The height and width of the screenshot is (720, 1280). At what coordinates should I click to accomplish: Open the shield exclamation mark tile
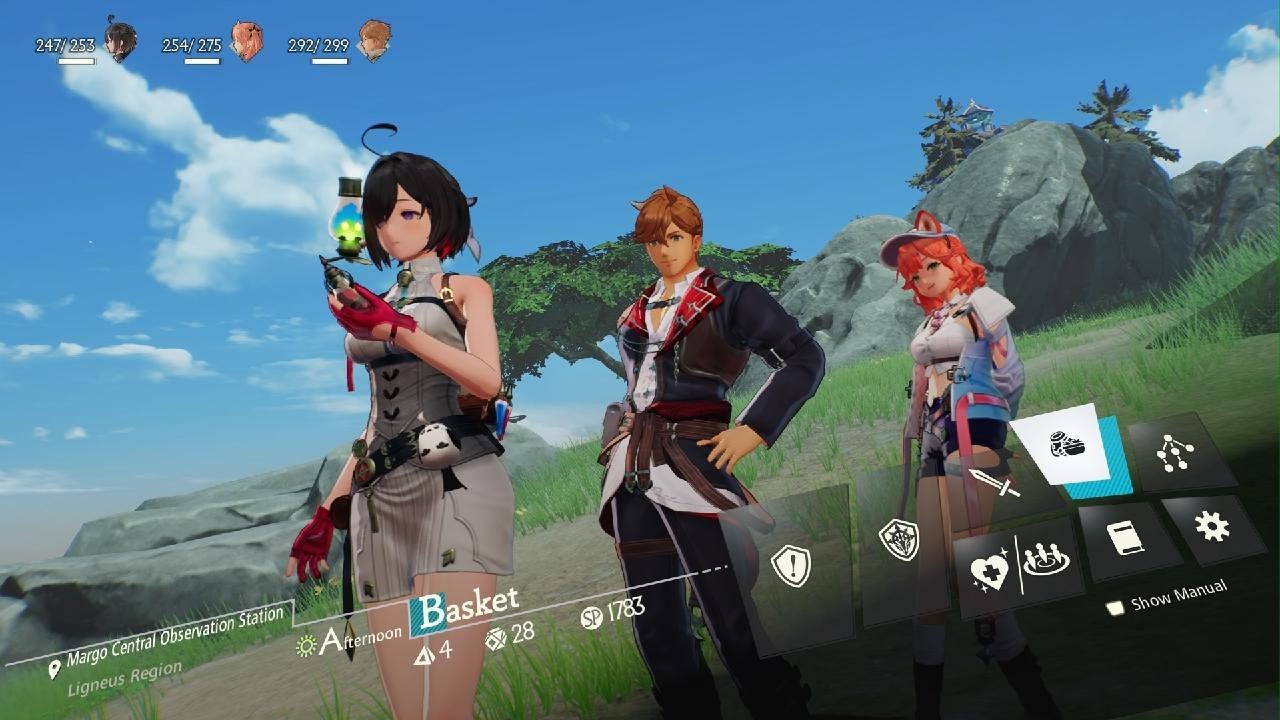click(x=790, y=565)
